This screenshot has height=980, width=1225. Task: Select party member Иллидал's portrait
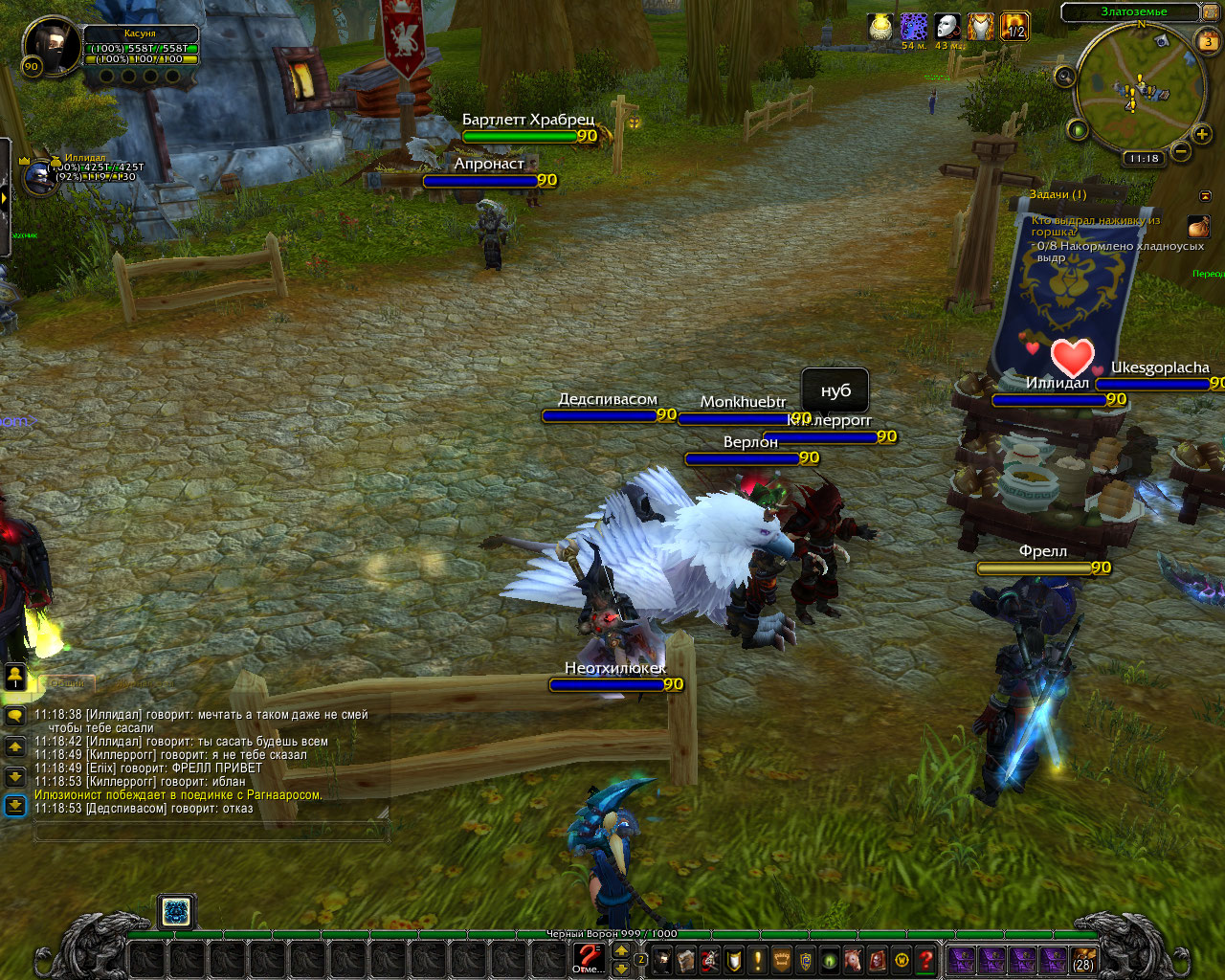click(39, 177)
